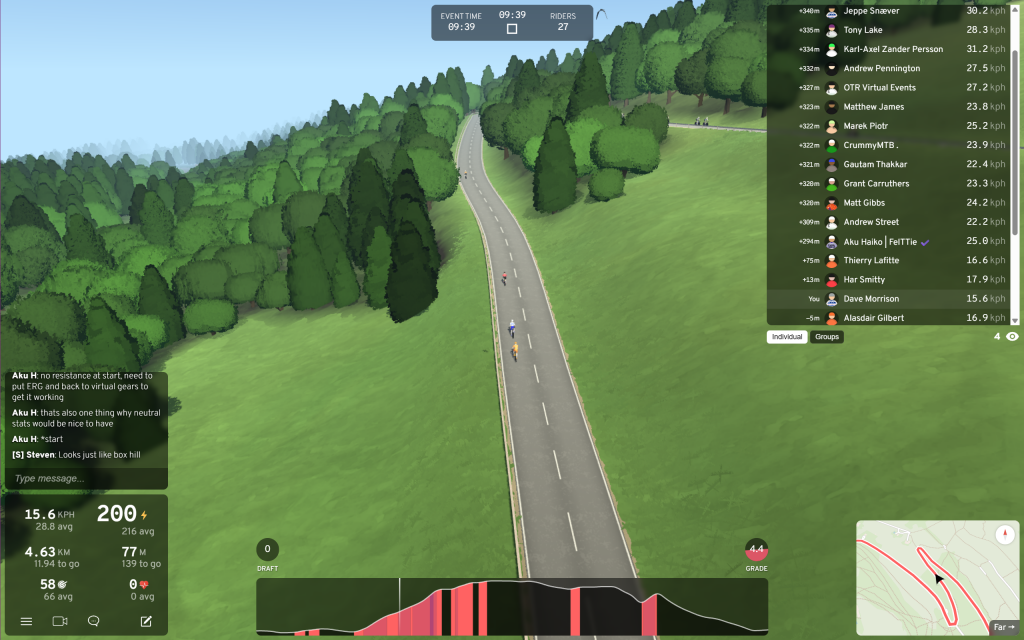Pick Alasdair Gilbert in the rider list

(x=890, y=318)
